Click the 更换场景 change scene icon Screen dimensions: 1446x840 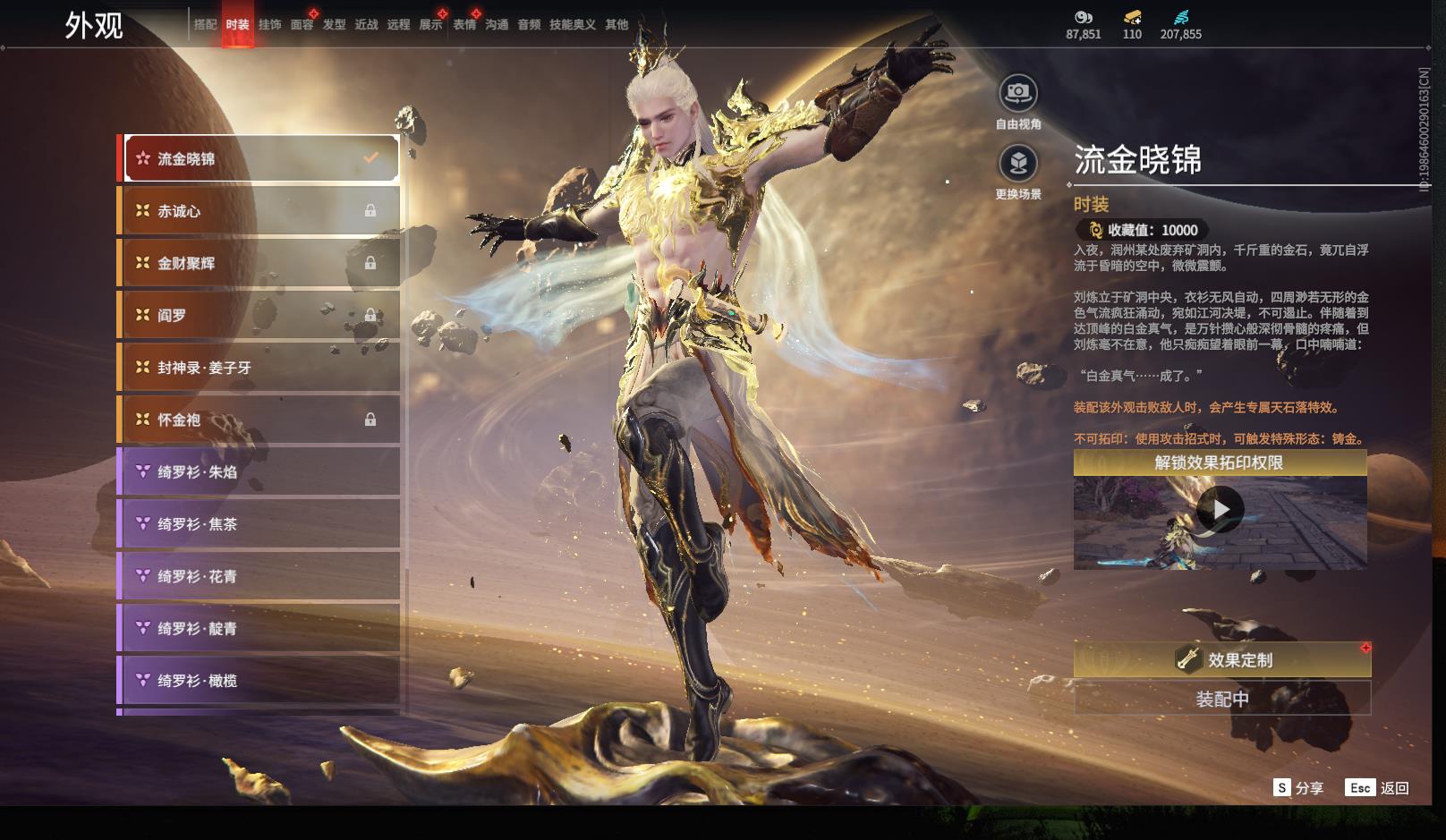point(1018,163)
